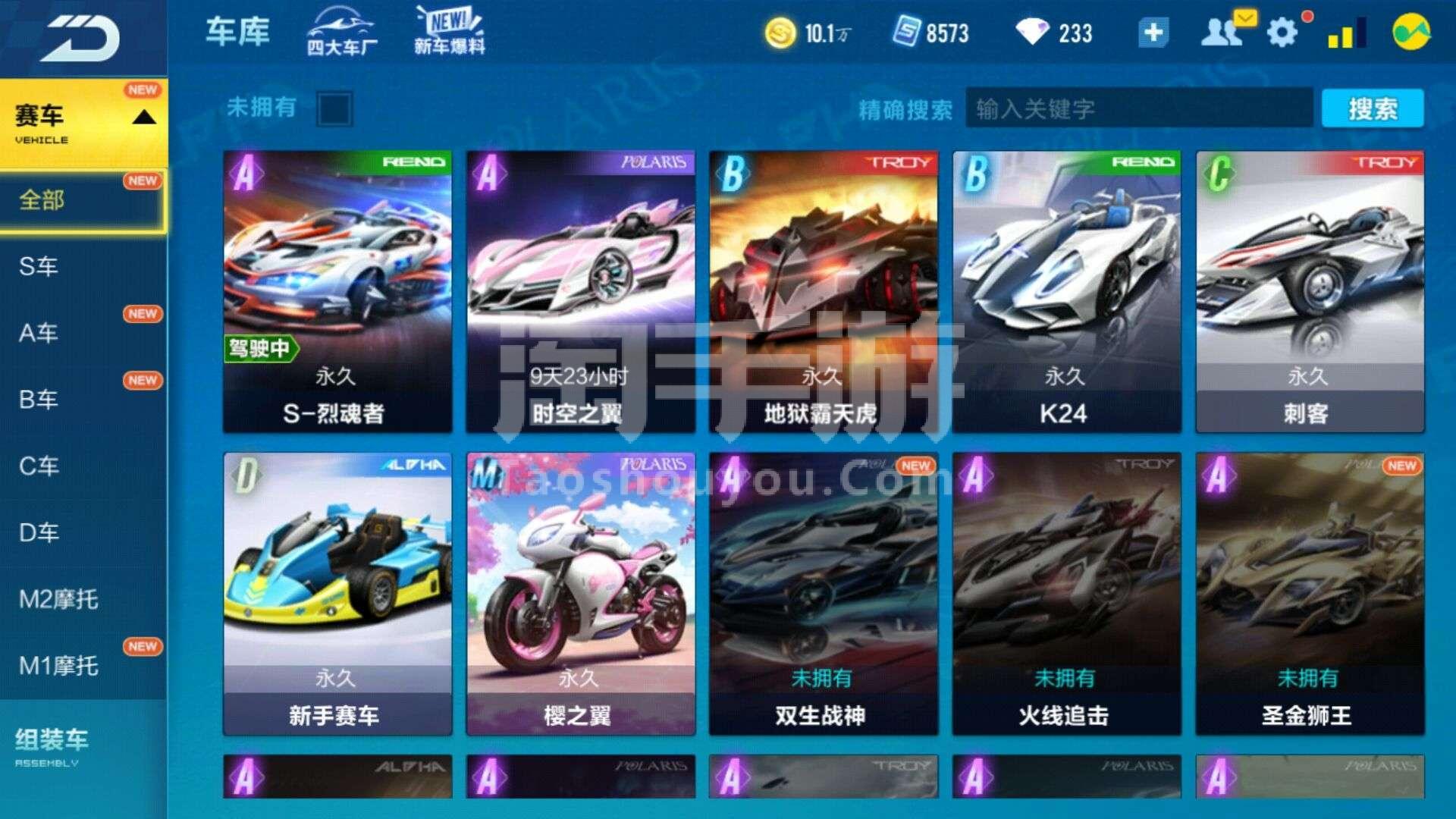
Task: Switch to the A车 category
Action: click(x=39, y=333)
